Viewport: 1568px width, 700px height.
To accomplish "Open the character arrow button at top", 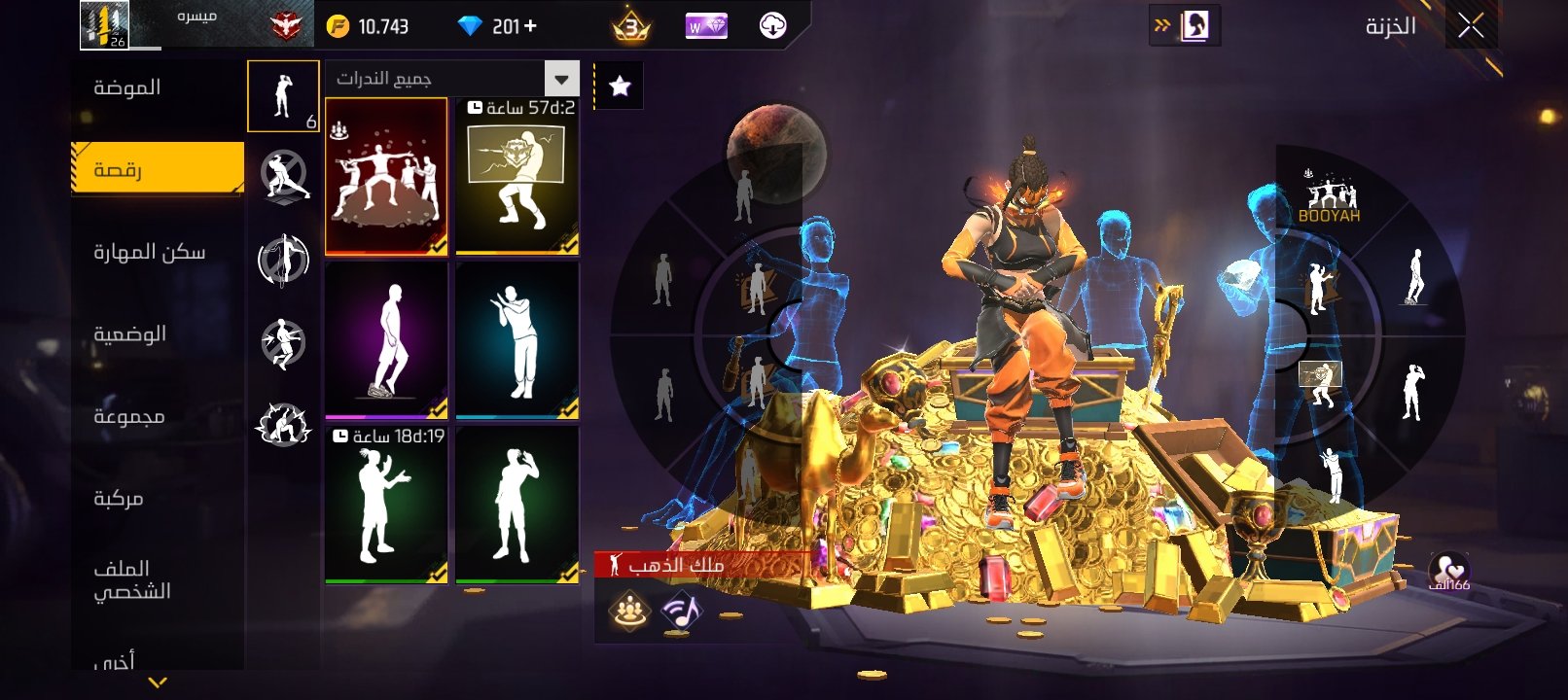I will (1184, 26).
